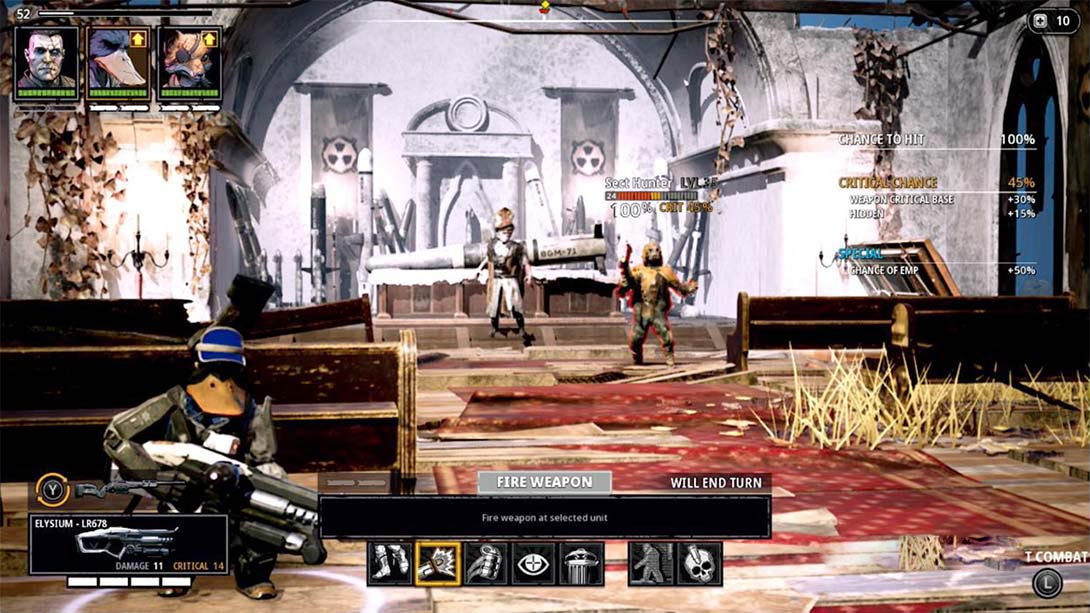Activate the eye crosshair overwatch ability
This screenshot has height=613, width=1090.
click(534, 564)
